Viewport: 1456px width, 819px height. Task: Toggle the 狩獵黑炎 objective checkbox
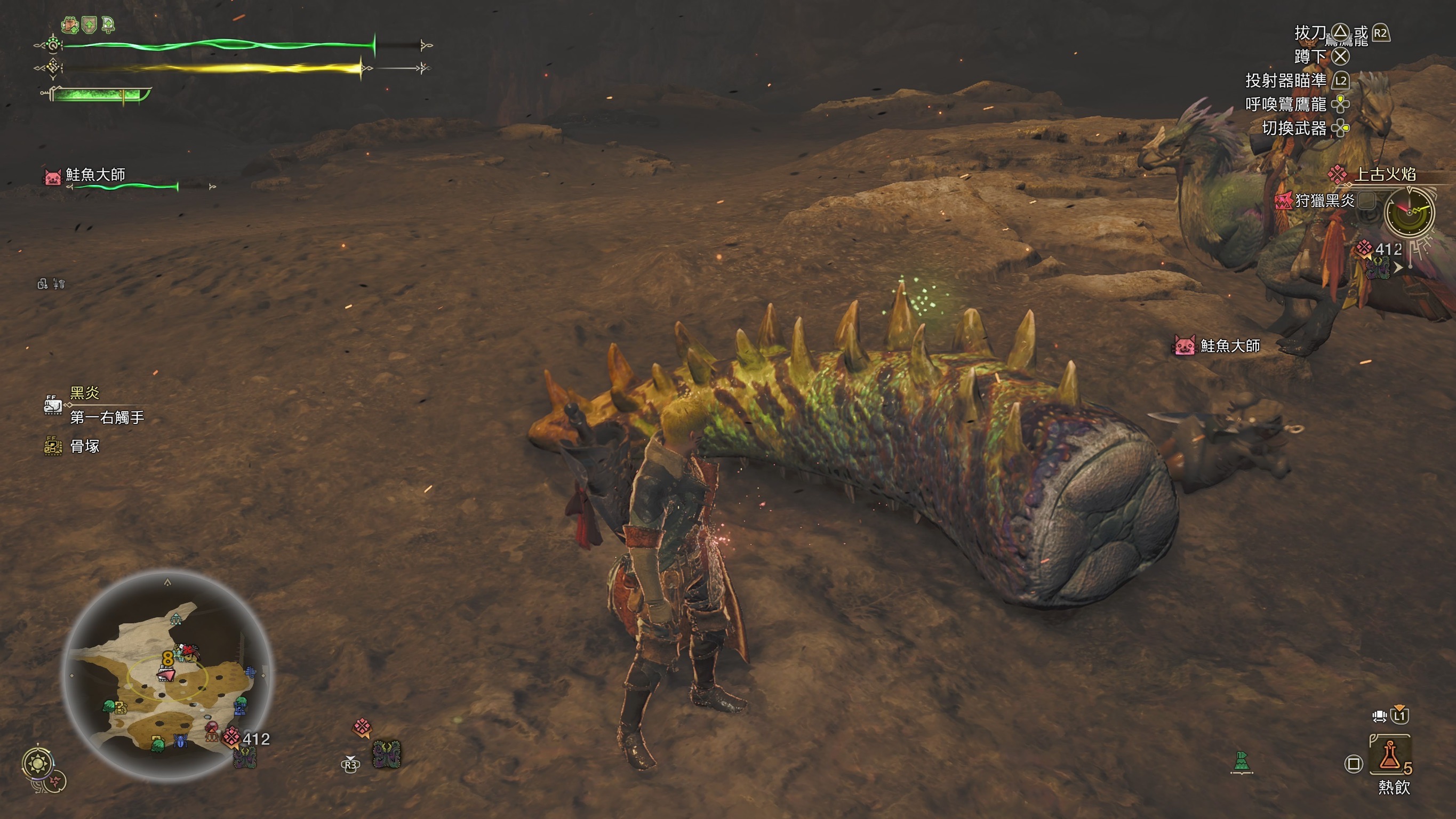pos(1367,200)
